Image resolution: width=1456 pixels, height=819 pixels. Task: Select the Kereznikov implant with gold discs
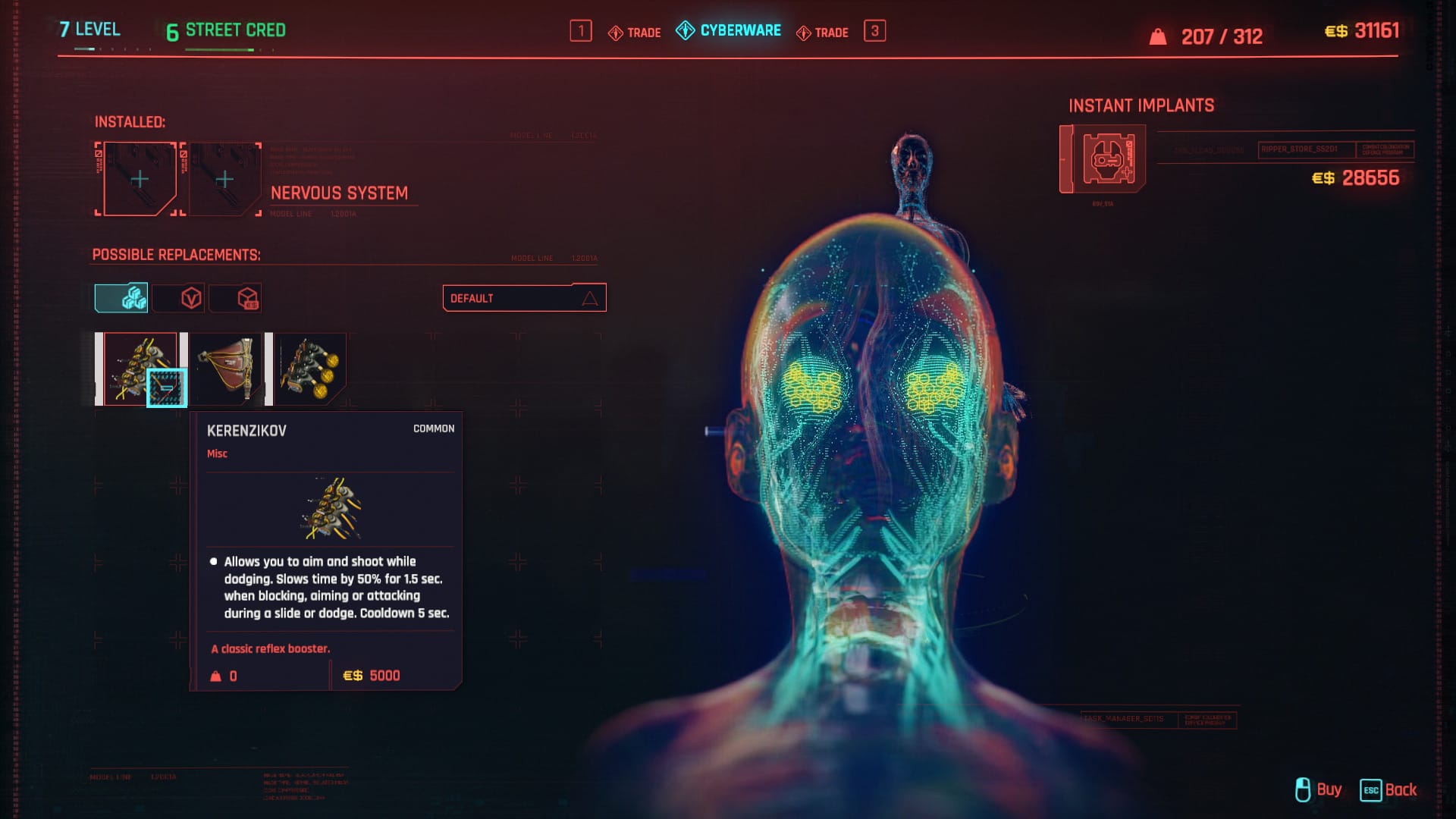[x=311, y=369]
